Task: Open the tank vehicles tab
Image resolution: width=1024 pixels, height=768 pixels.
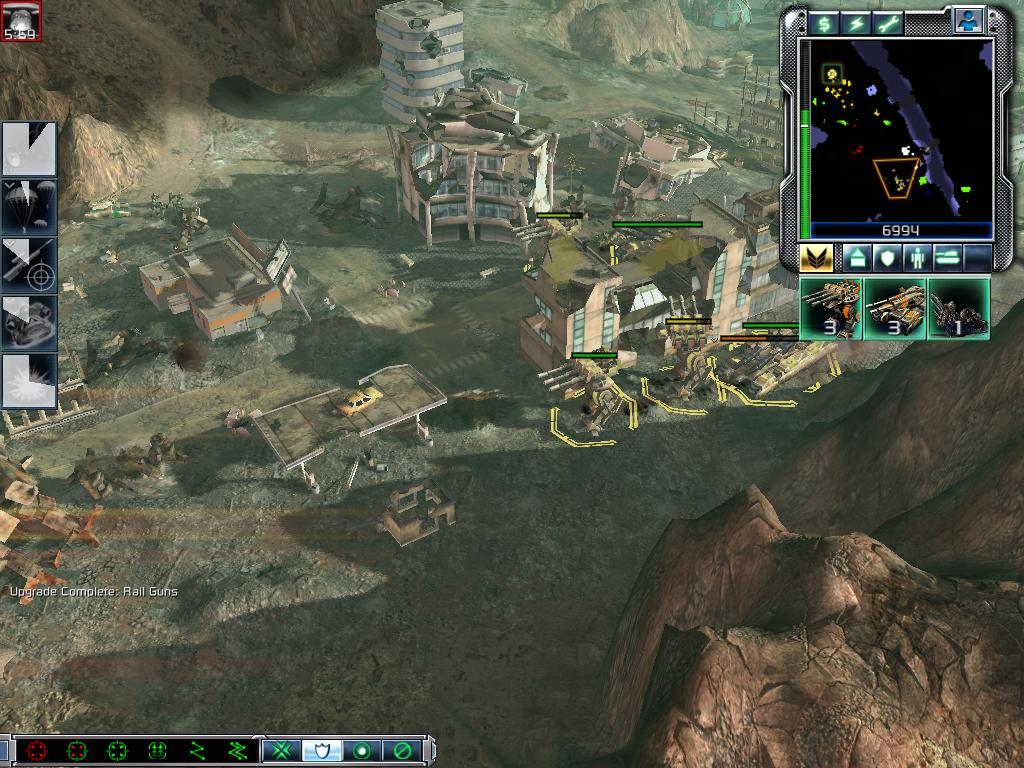Action: pyautogui.click(x=947, y=258)
